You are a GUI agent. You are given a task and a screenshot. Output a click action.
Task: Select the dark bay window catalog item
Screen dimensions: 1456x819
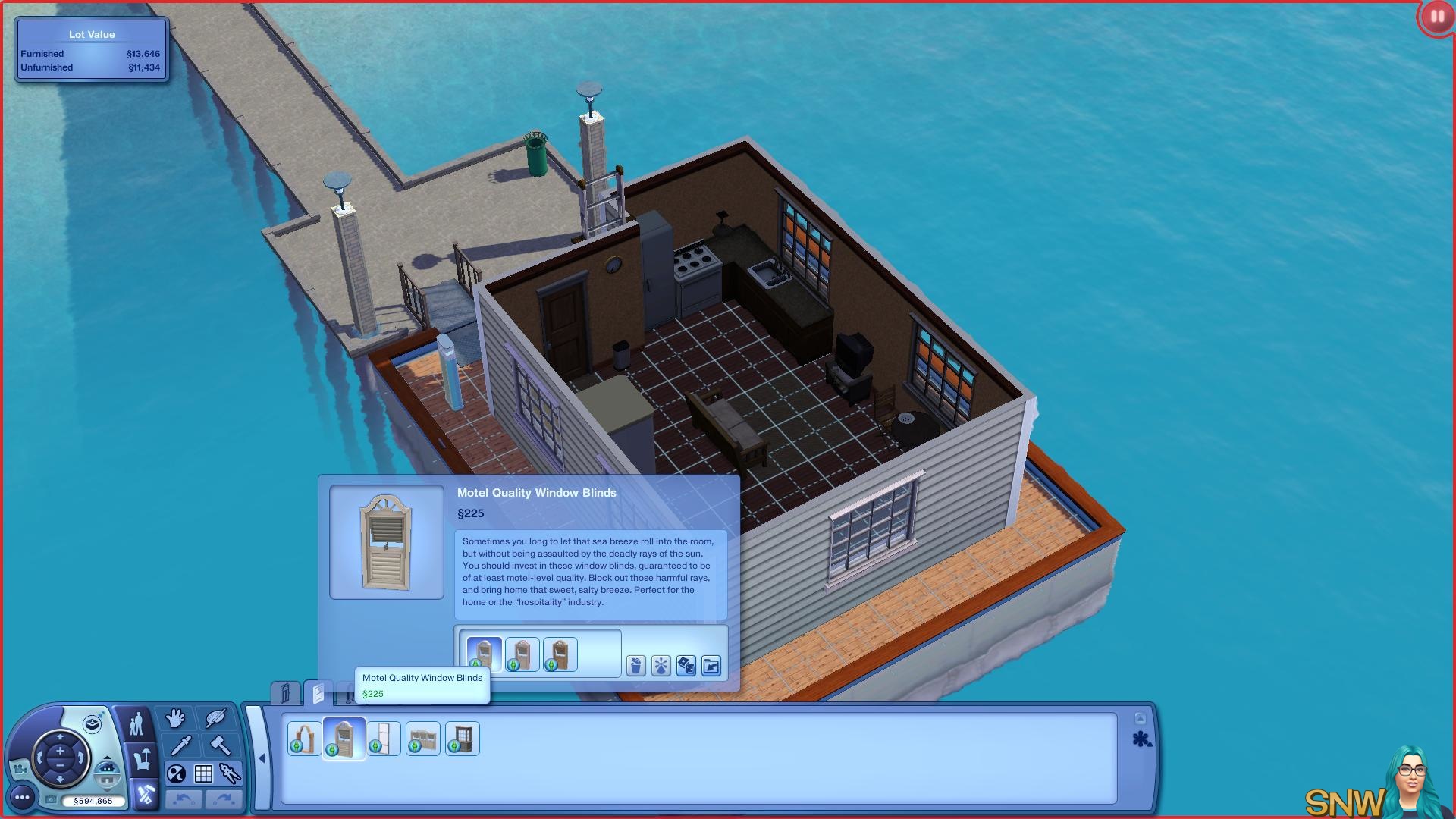point(462,738)
